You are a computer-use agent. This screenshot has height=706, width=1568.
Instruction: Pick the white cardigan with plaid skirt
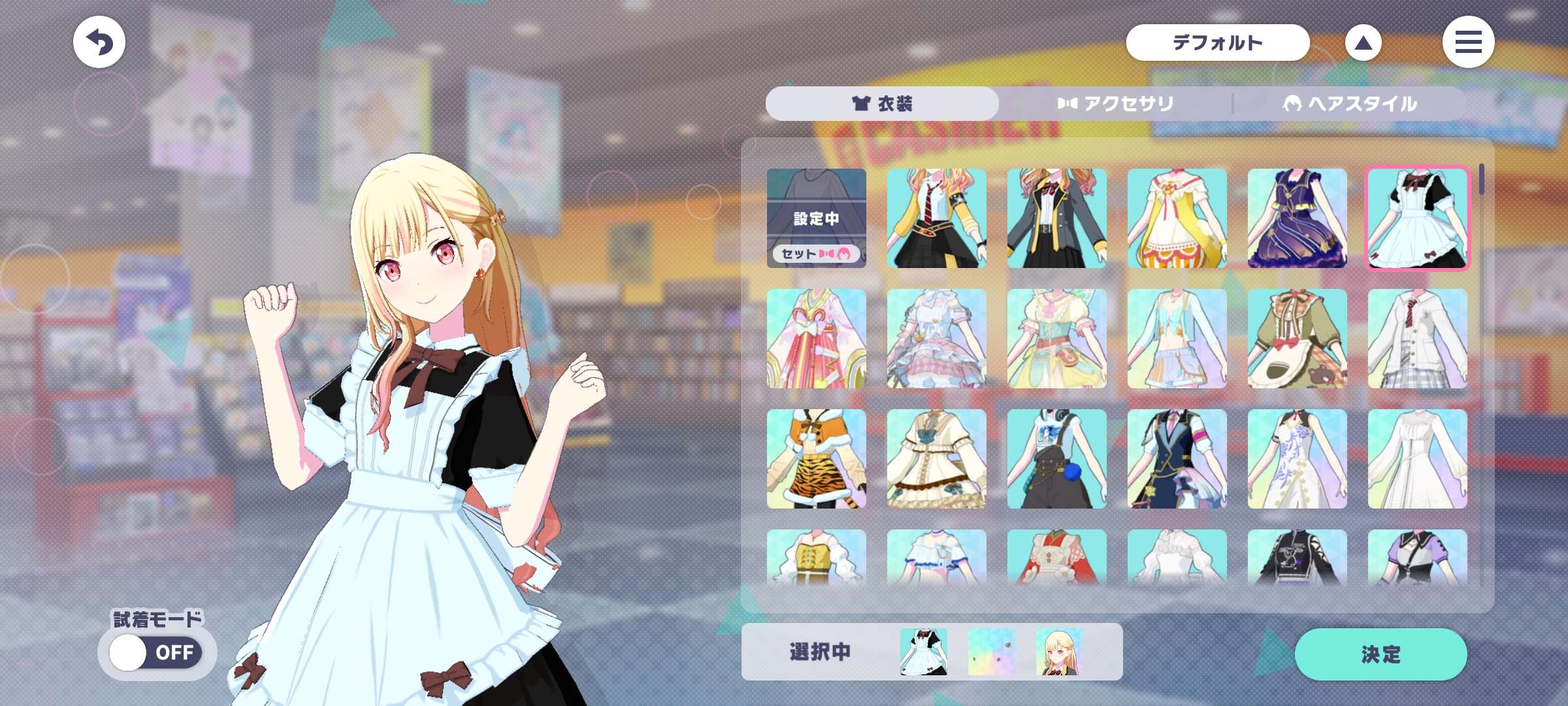click(x=1417, y=339)
